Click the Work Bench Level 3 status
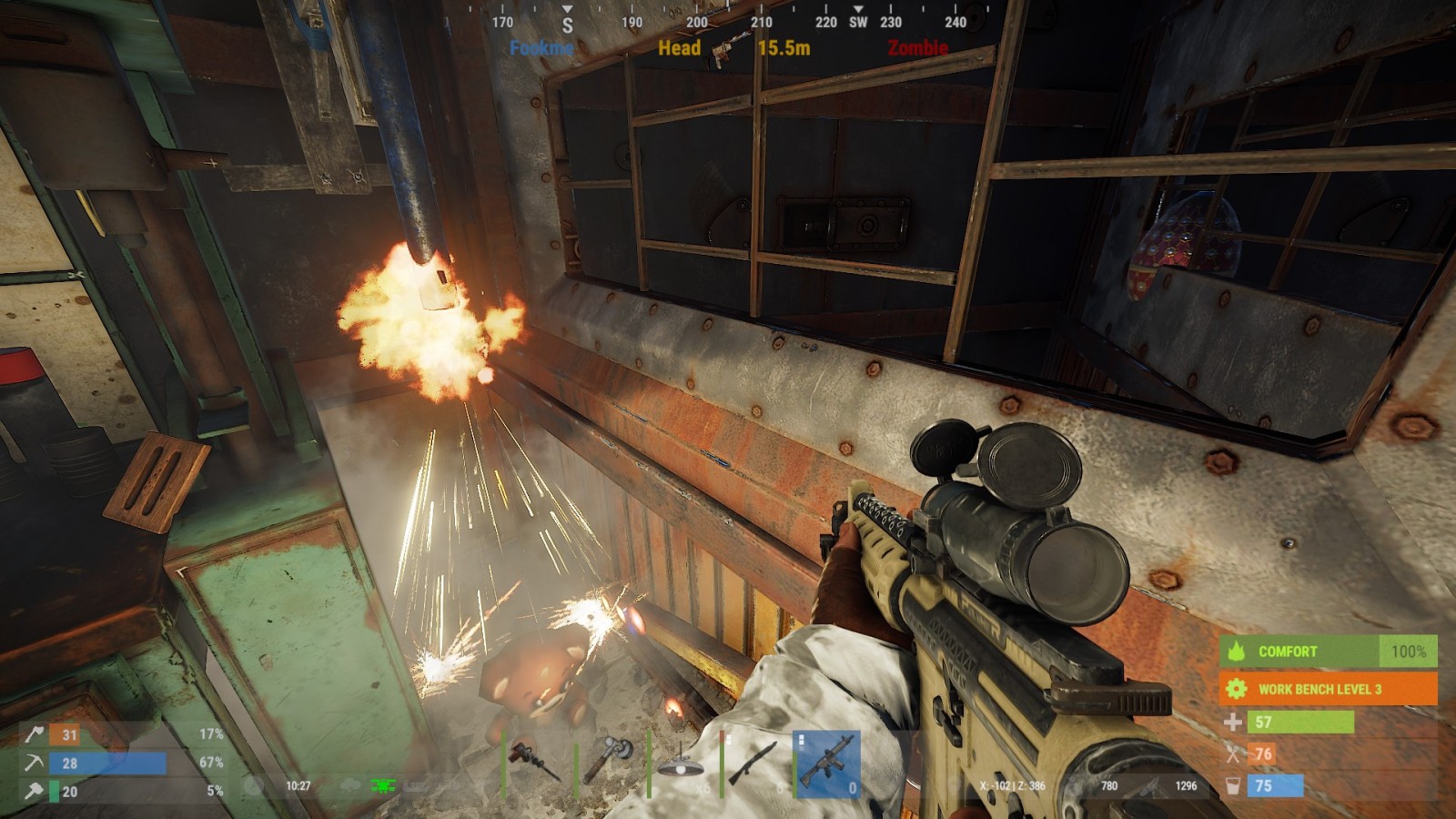This screenshot has width=1456, height=819. coord(1328,689)
